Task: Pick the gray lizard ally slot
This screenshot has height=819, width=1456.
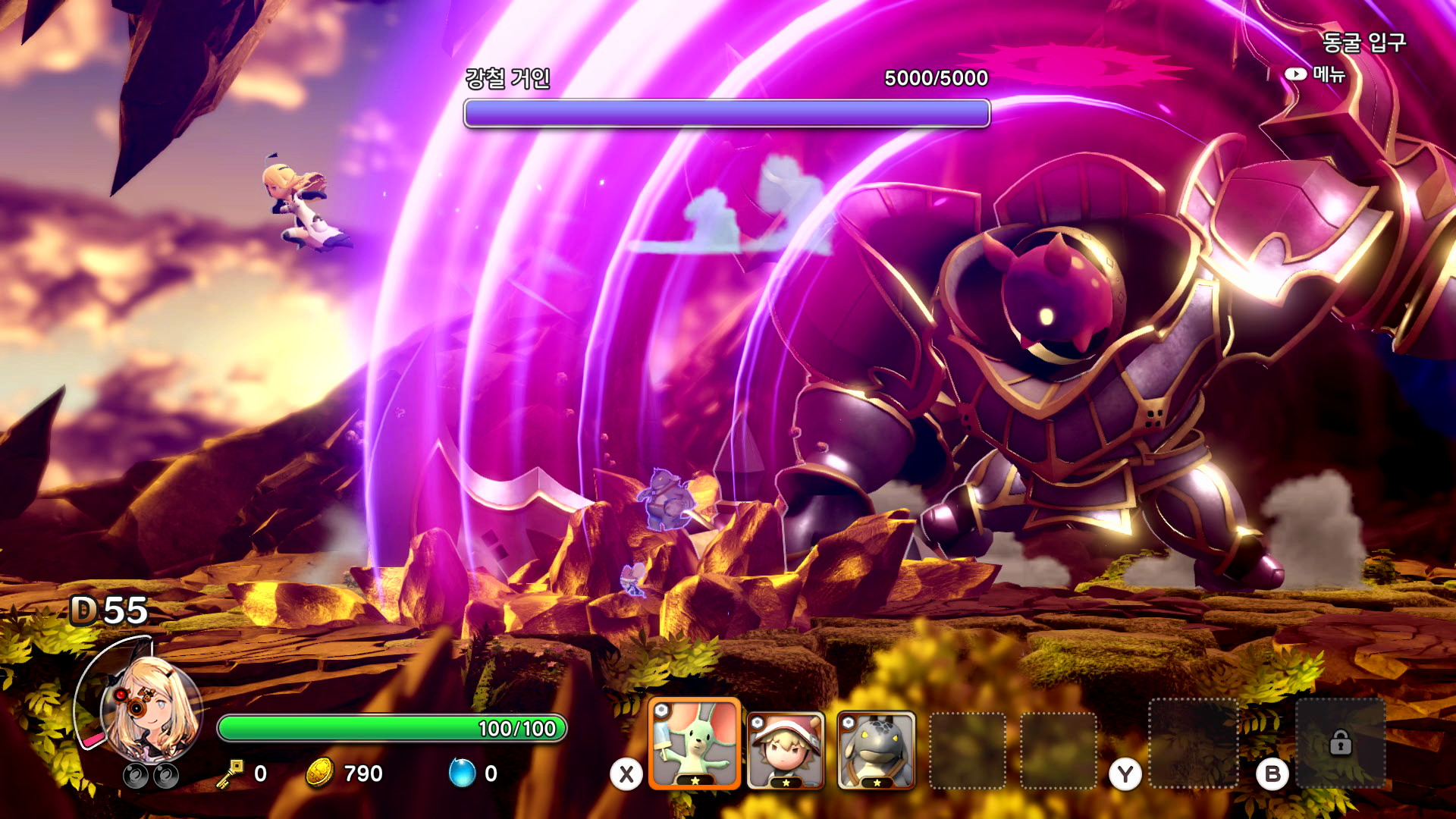Action: pos(876,750)
